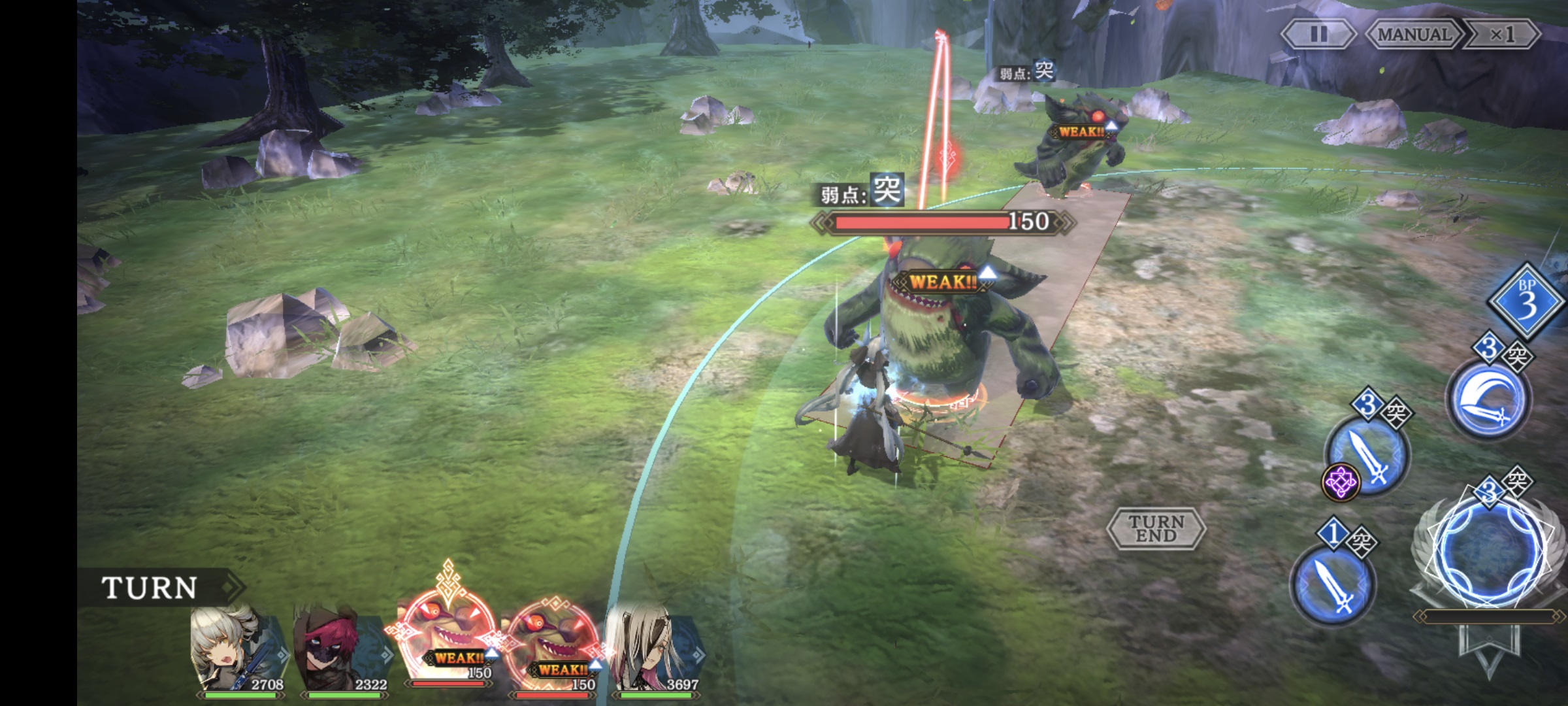Screen dimensions: 1568x706
Task: Change the ×1 battle speed
Action: (x=1502, y=34)
